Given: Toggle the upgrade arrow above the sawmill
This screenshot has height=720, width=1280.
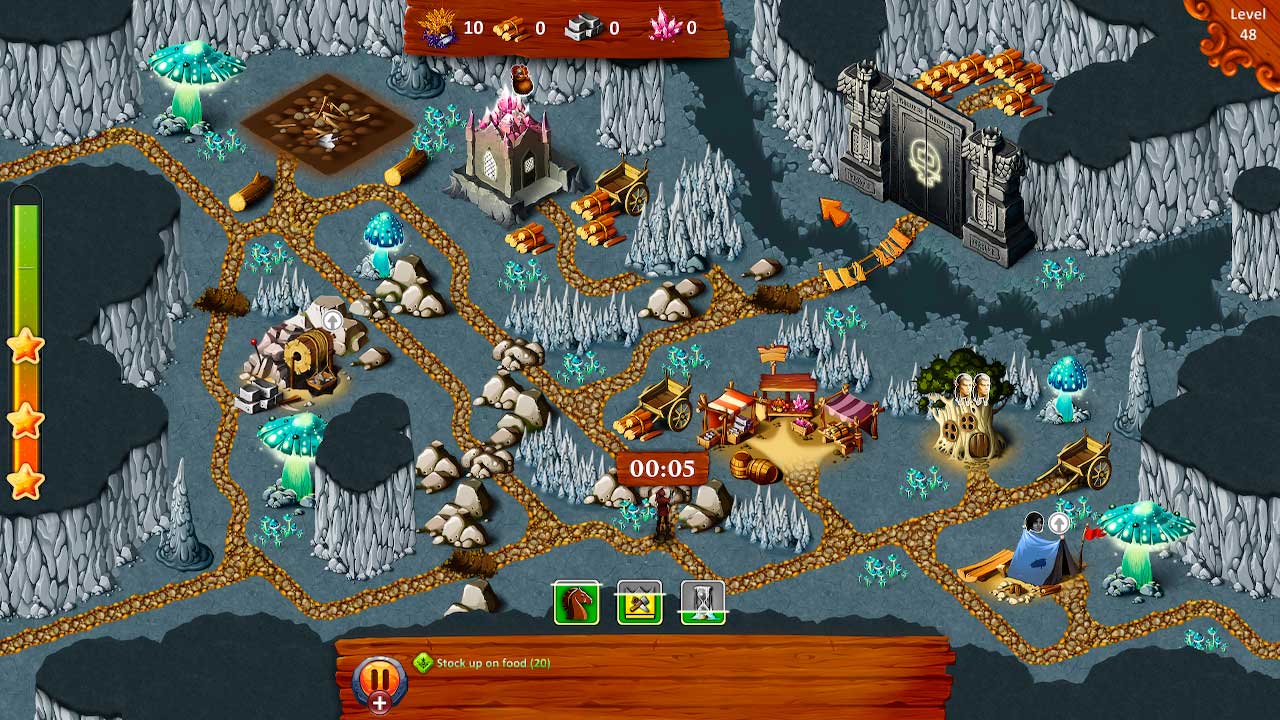Looking at the screenshot, I should (333, 322).
